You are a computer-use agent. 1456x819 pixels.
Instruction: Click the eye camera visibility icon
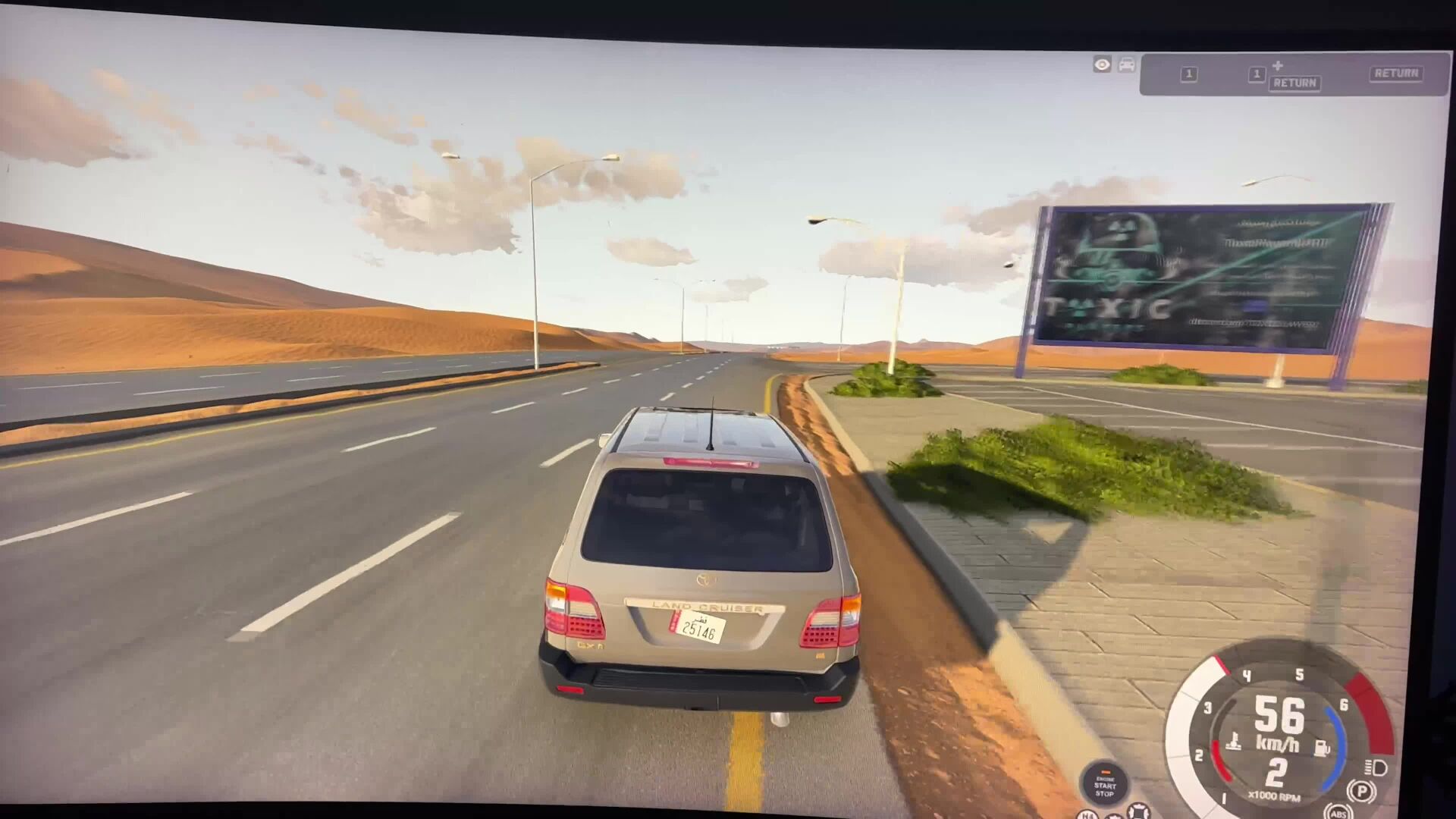[1102, 64]
